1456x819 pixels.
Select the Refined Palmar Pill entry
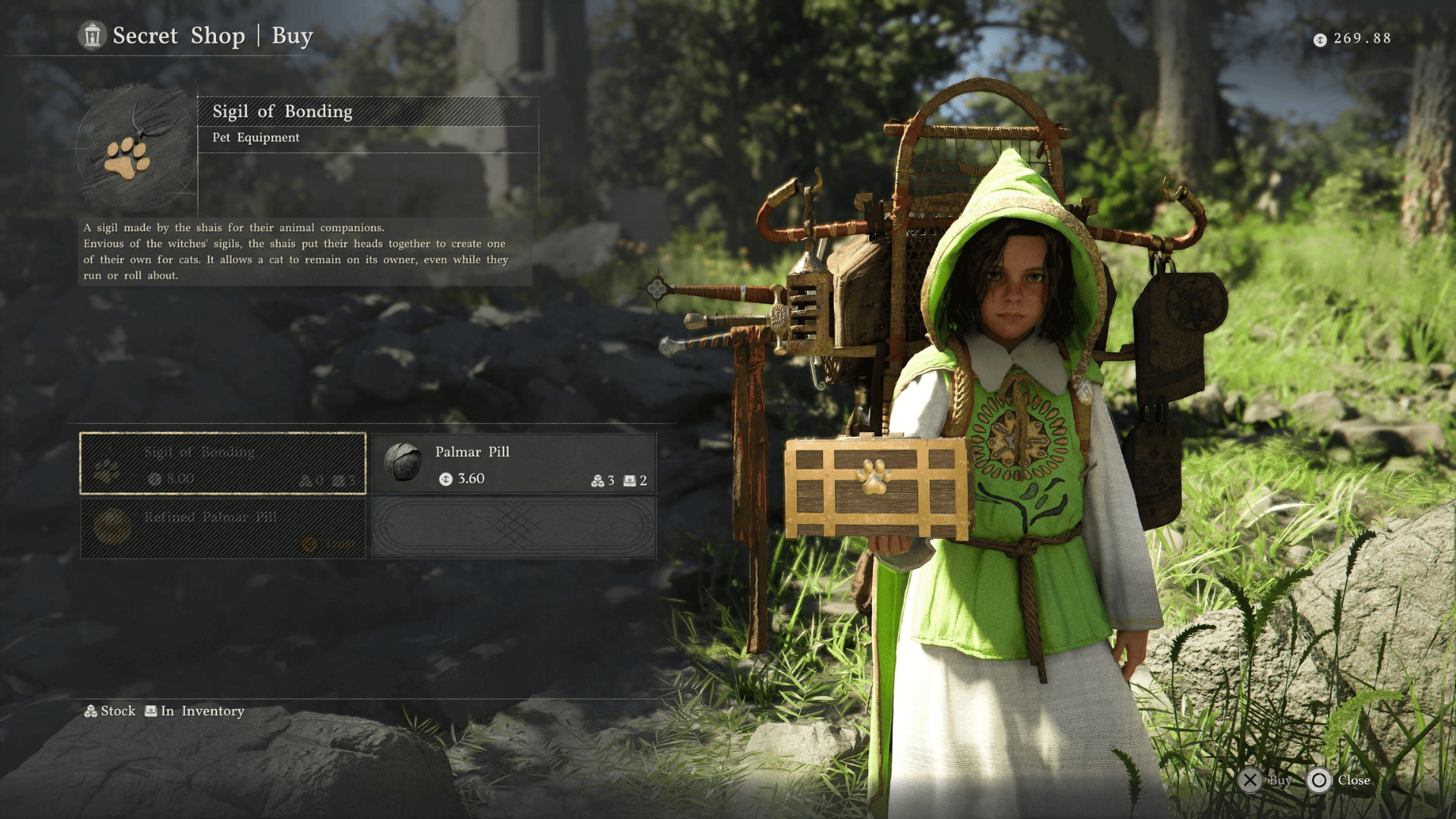223,529
